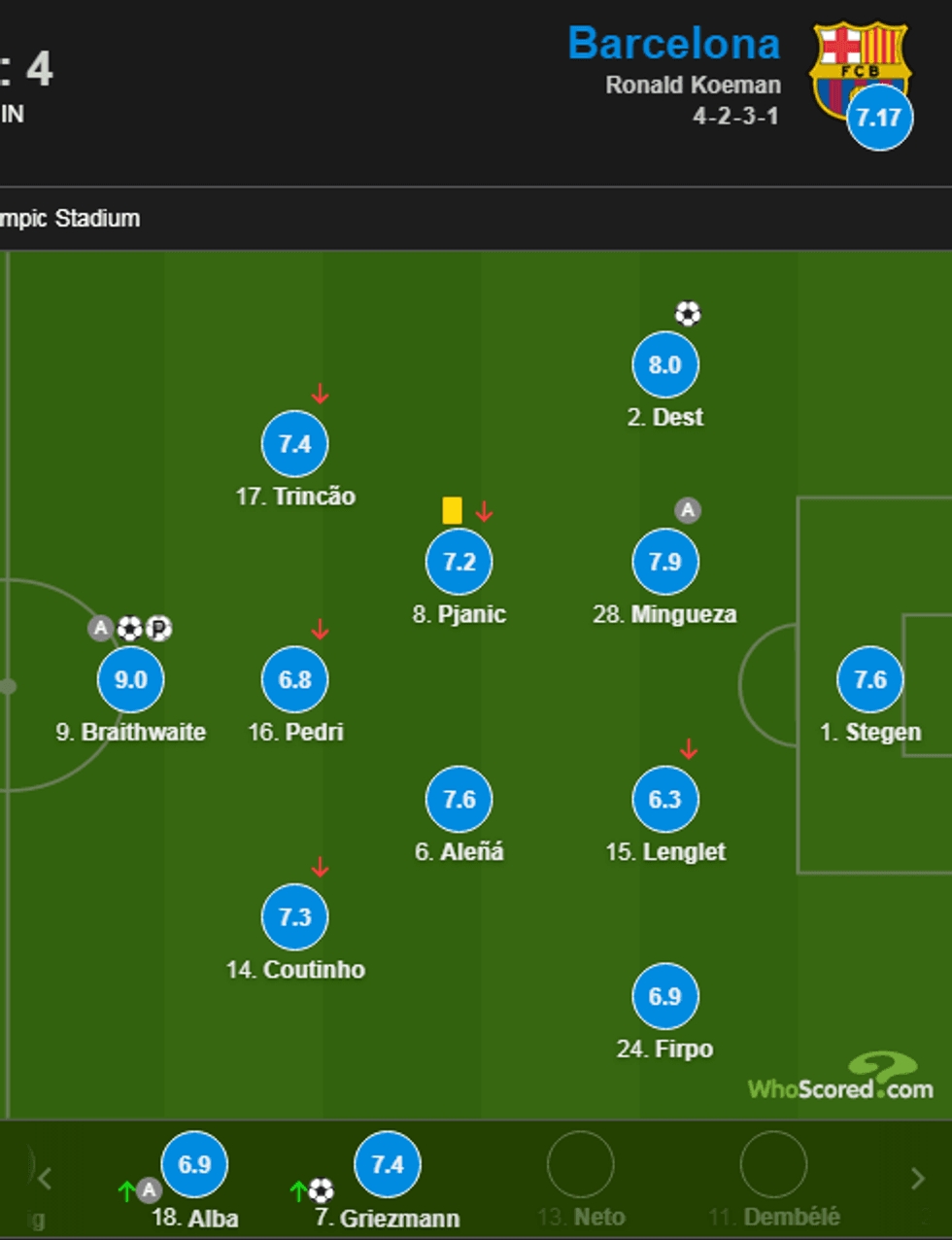This screenshot has width=952, height=1240.
Task: Open Dest's player rating circle
Action: point(665,365)
